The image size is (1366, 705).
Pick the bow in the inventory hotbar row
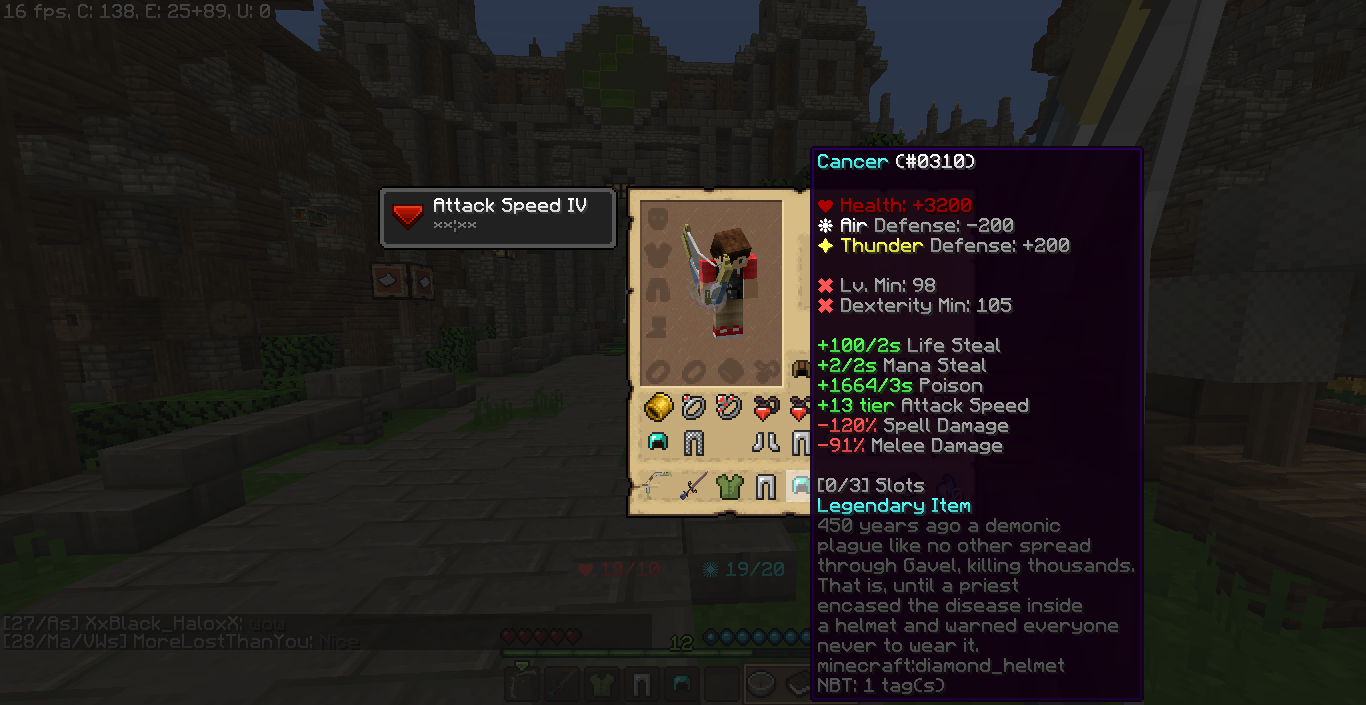(656, 487)
